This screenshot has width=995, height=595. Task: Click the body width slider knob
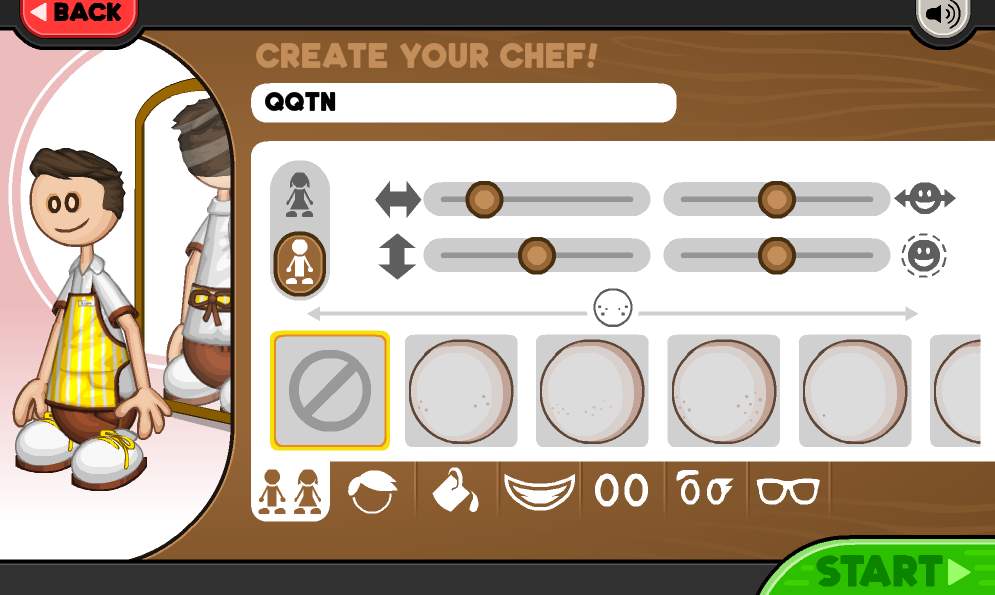pos(484,199)
